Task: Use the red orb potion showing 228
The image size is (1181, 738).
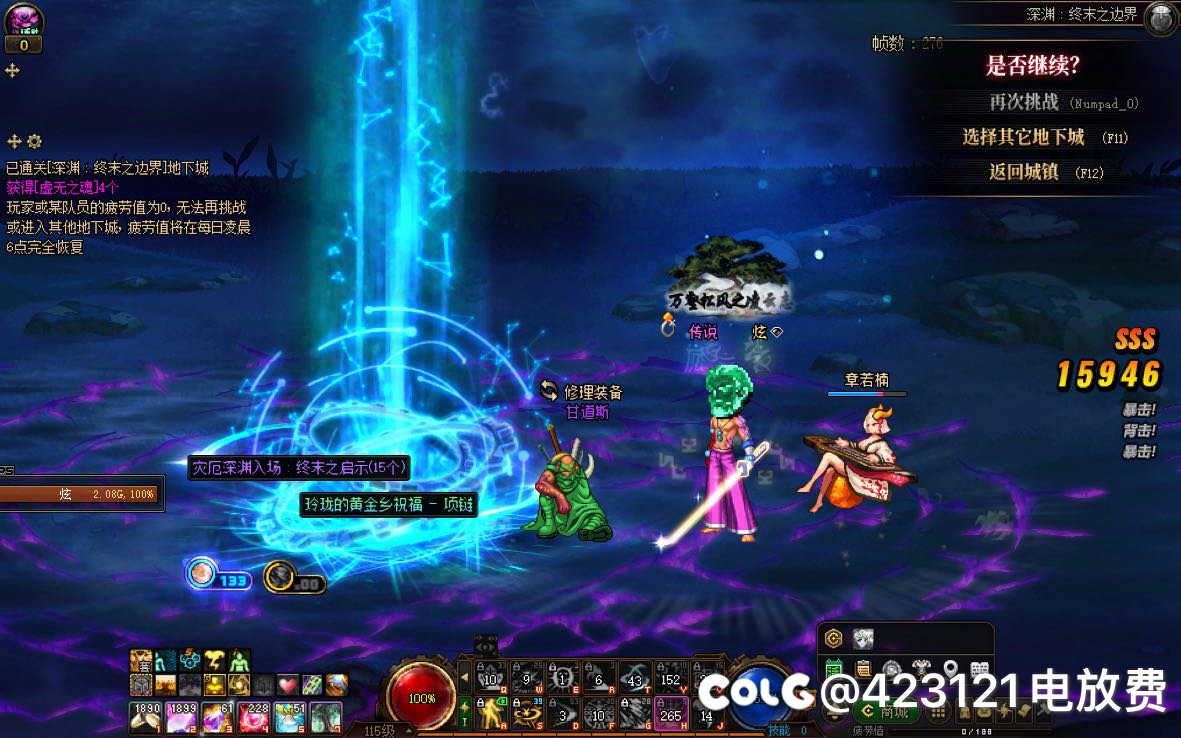Action: click(x=254, y=717)
